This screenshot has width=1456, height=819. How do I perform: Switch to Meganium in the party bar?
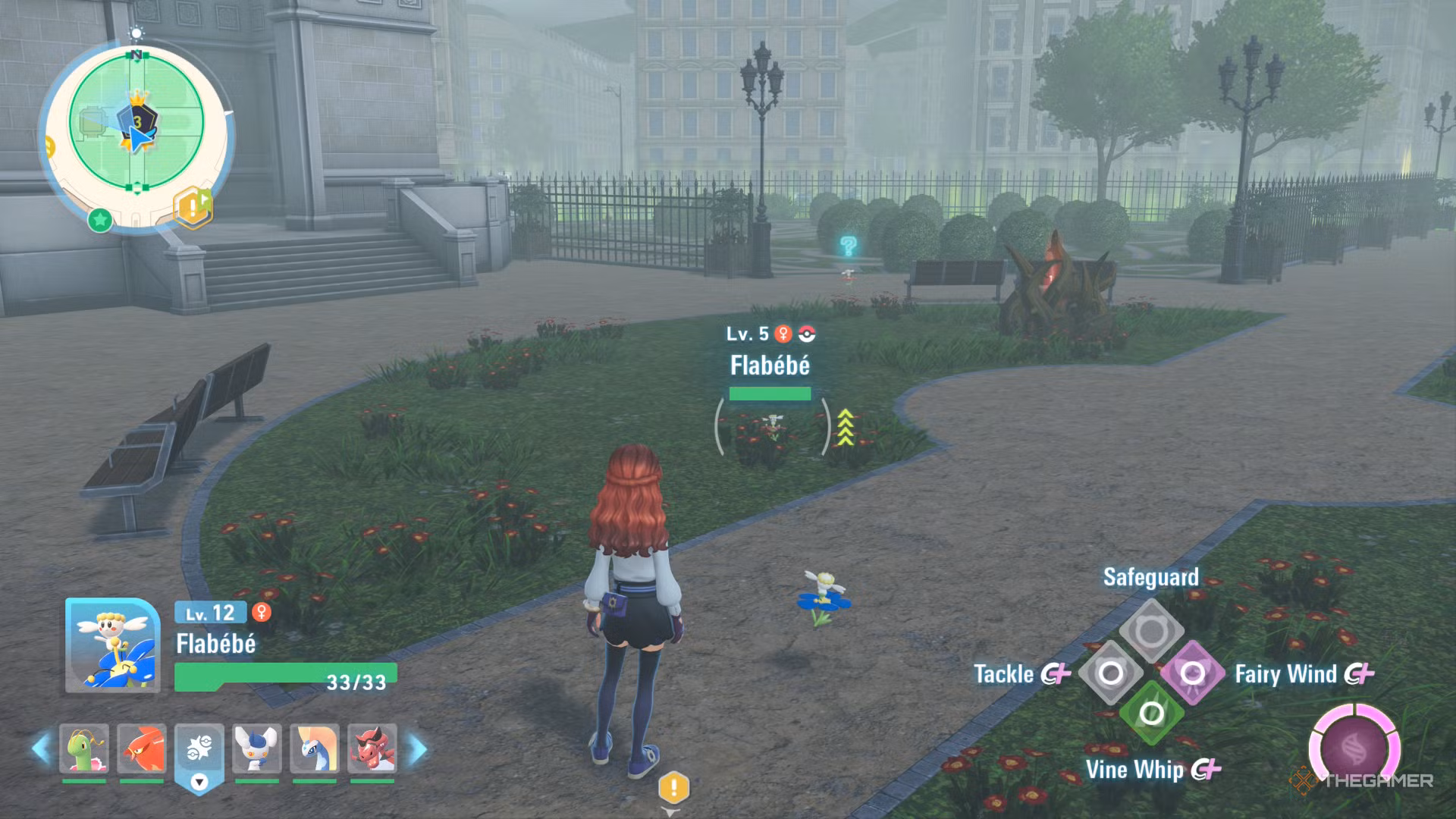pos(84,748)
